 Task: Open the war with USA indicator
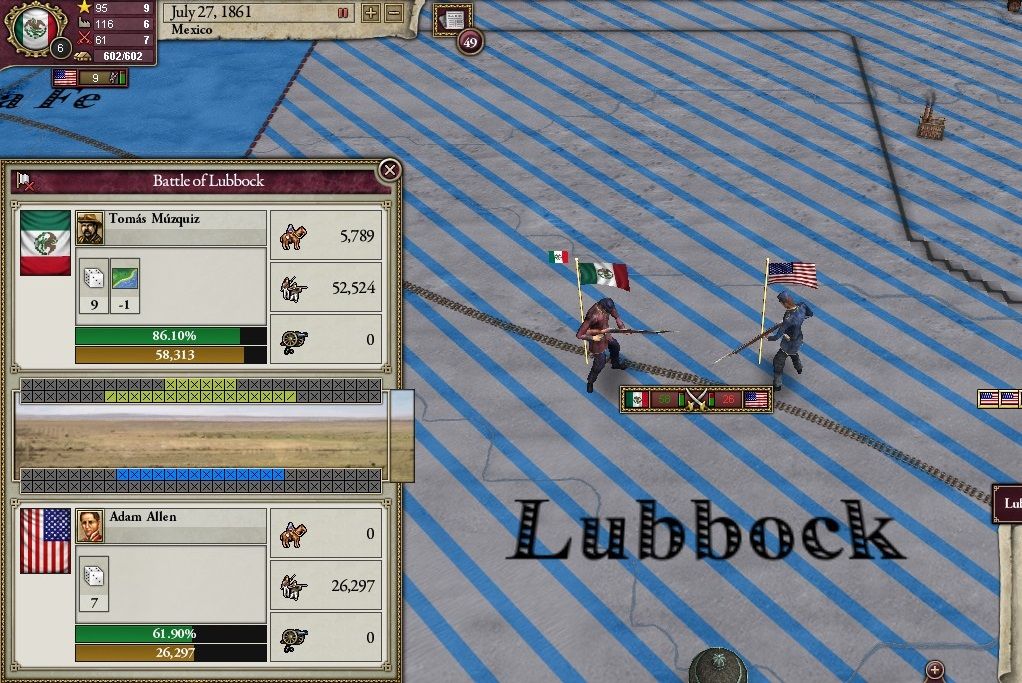click(90, 77)
